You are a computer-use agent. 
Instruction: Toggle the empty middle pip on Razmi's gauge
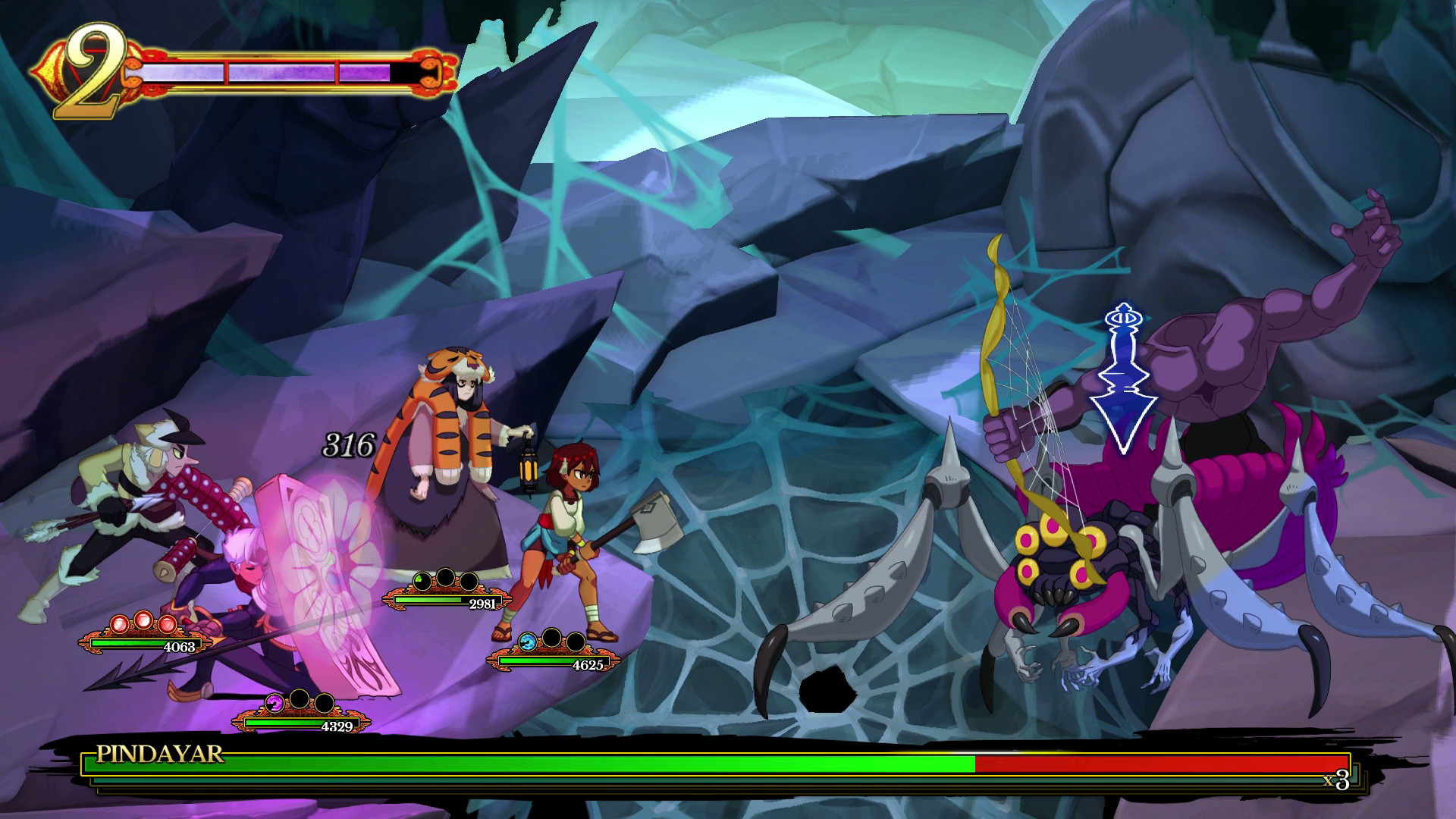coord(445,577)
